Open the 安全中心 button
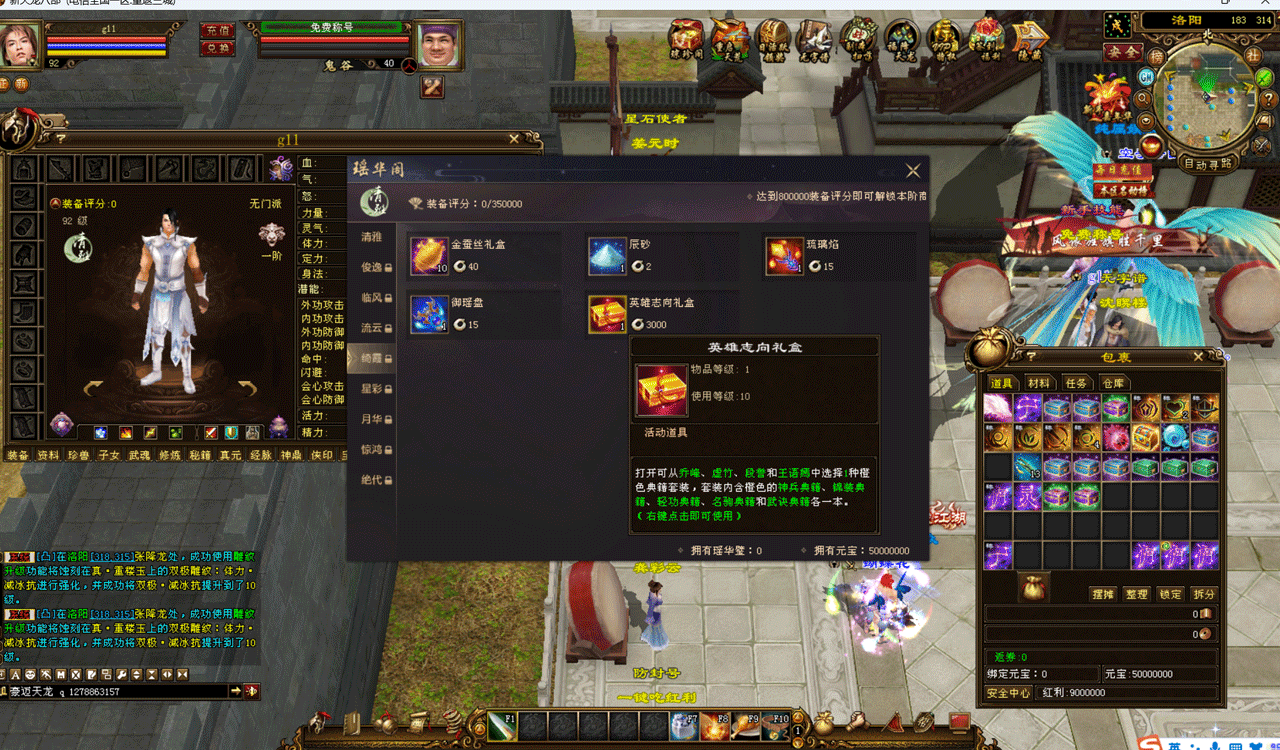1280x750 pixels. tap(1008, 693)
